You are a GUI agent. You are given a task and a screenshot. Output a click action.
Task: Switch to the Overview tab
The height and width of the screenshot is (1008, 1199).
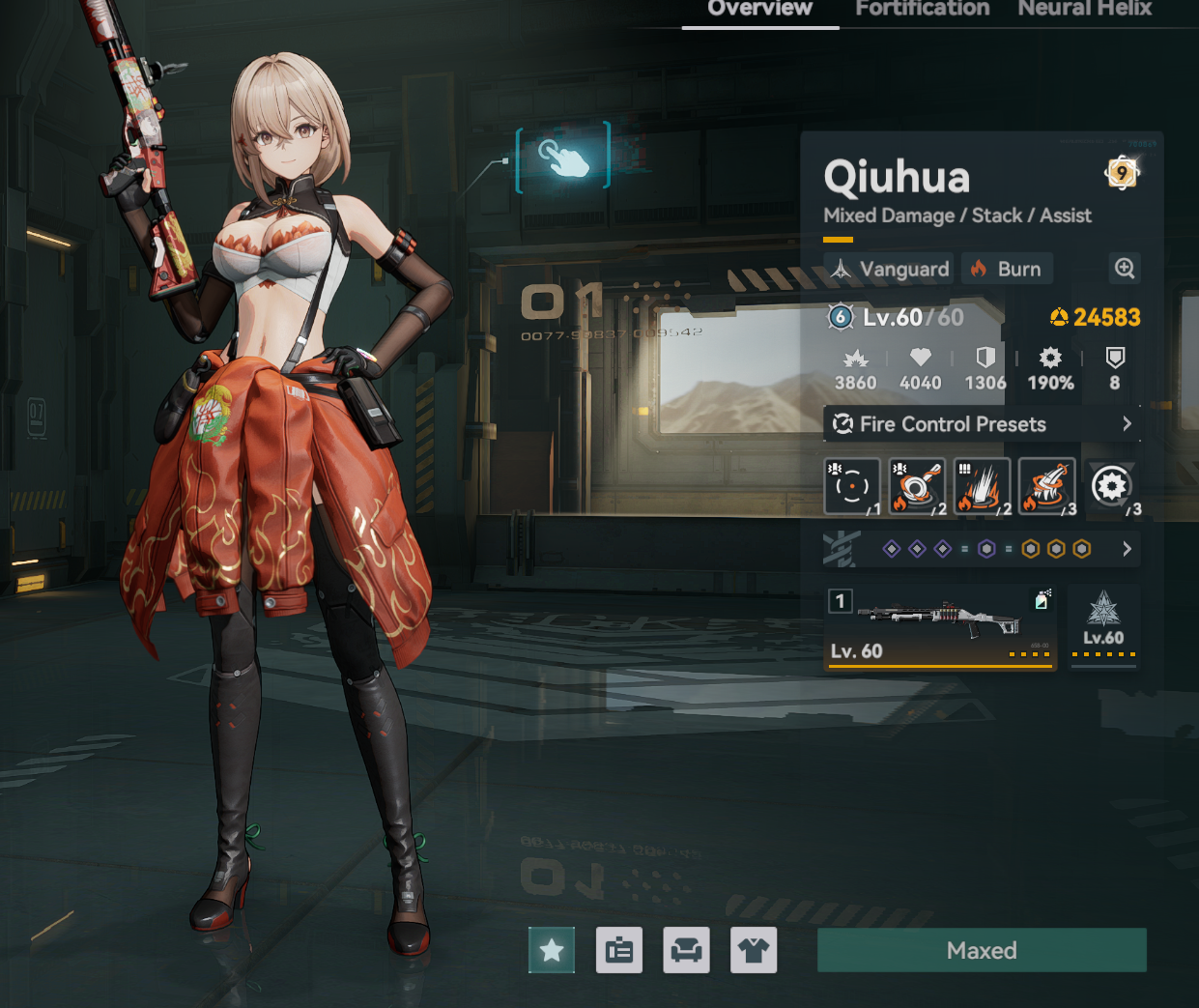(x=759, y=9)
